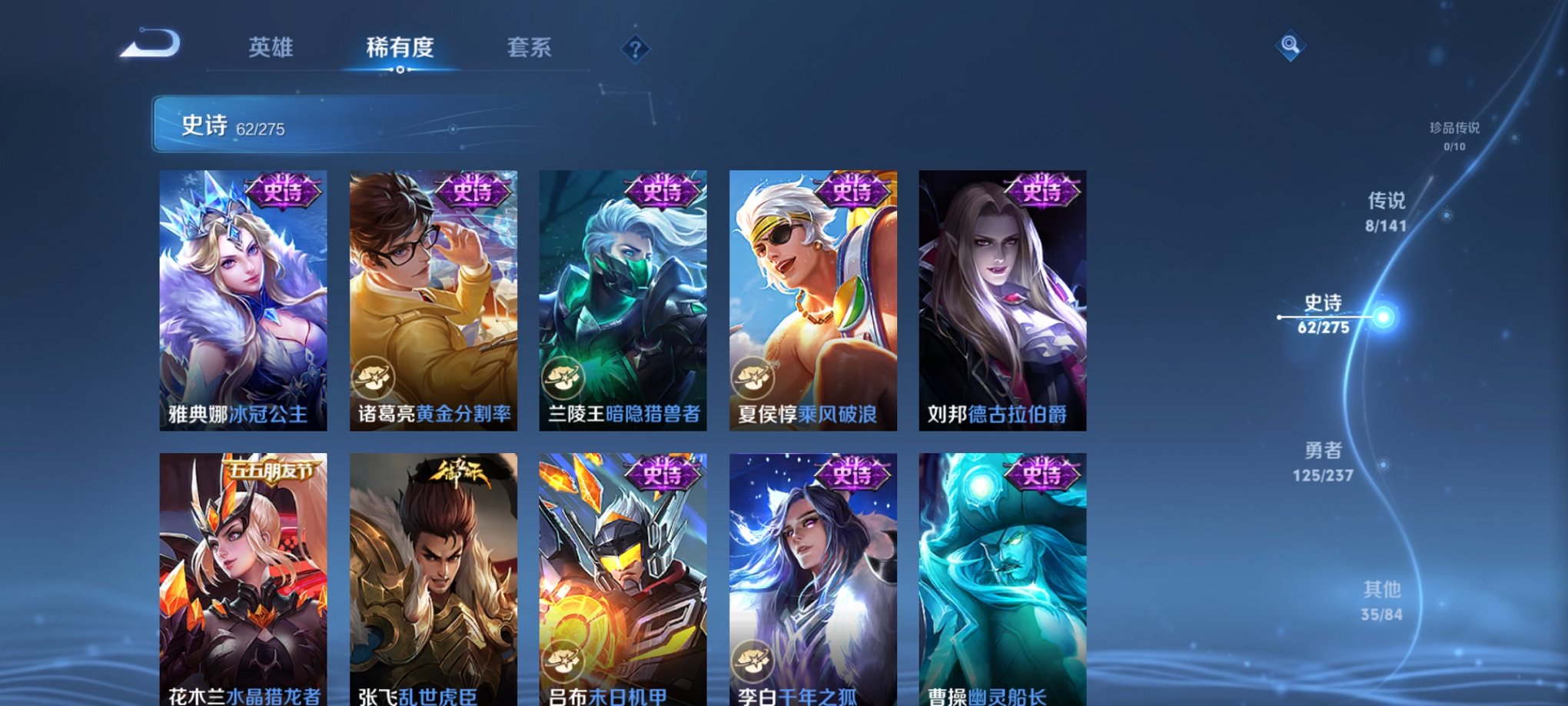Screen dimensions: 1568x706
Task: Select the 稀有度 tab
Action: click(x=399, y=48)
